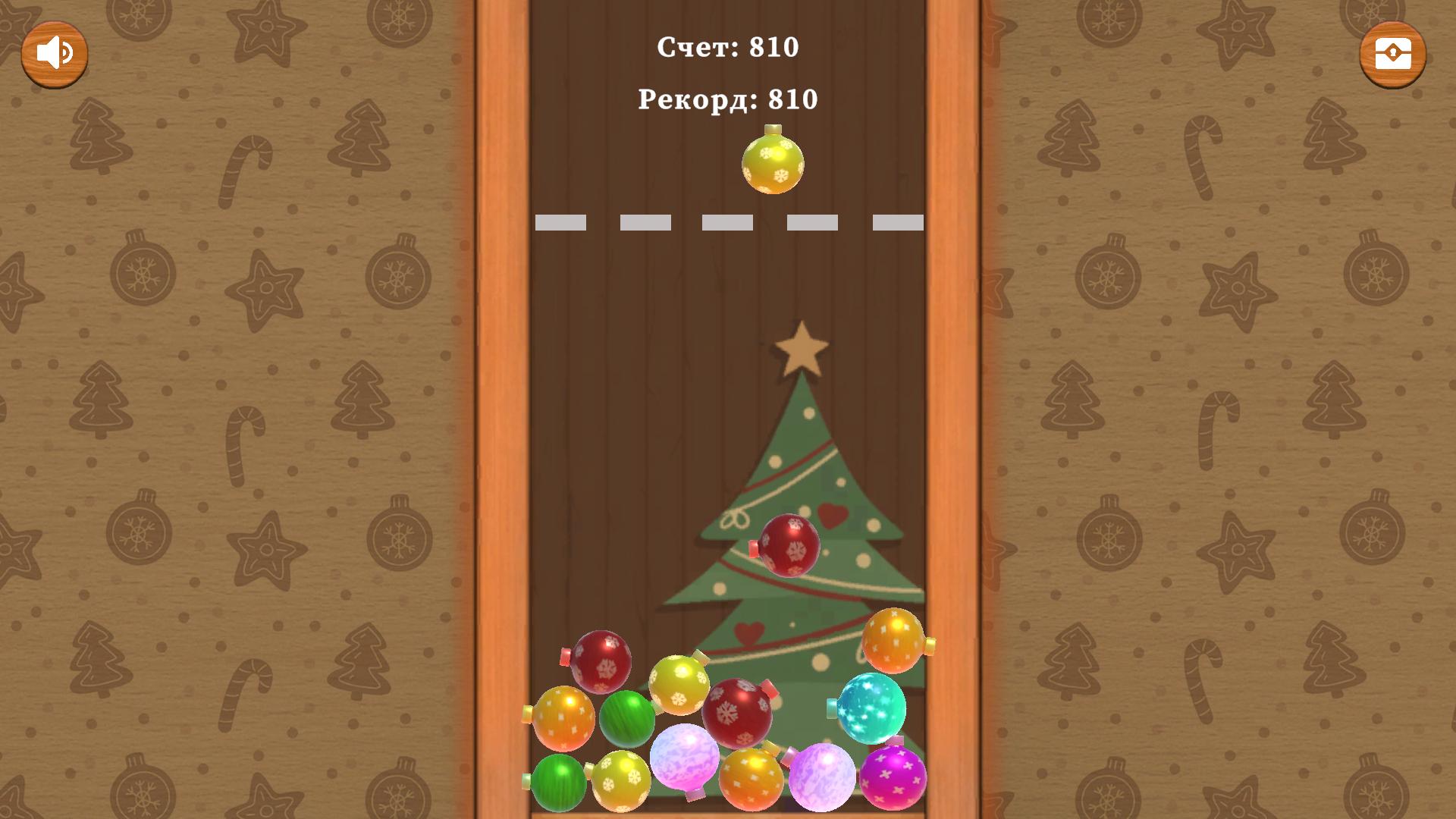Open the audio control in the top-left corner
This screenshot has width=1456, height=819.
[x=54, y=52]
